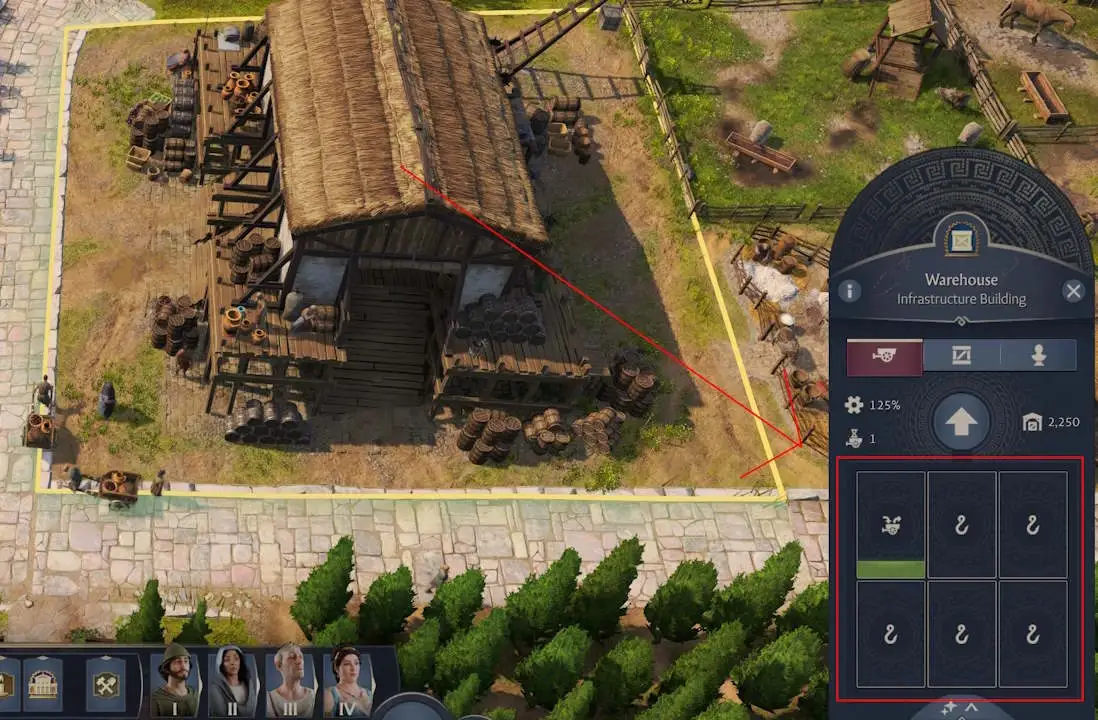The image size is (1098, 720).
Task: Select the tier III elder man portrait
Action: click(291, 680)
